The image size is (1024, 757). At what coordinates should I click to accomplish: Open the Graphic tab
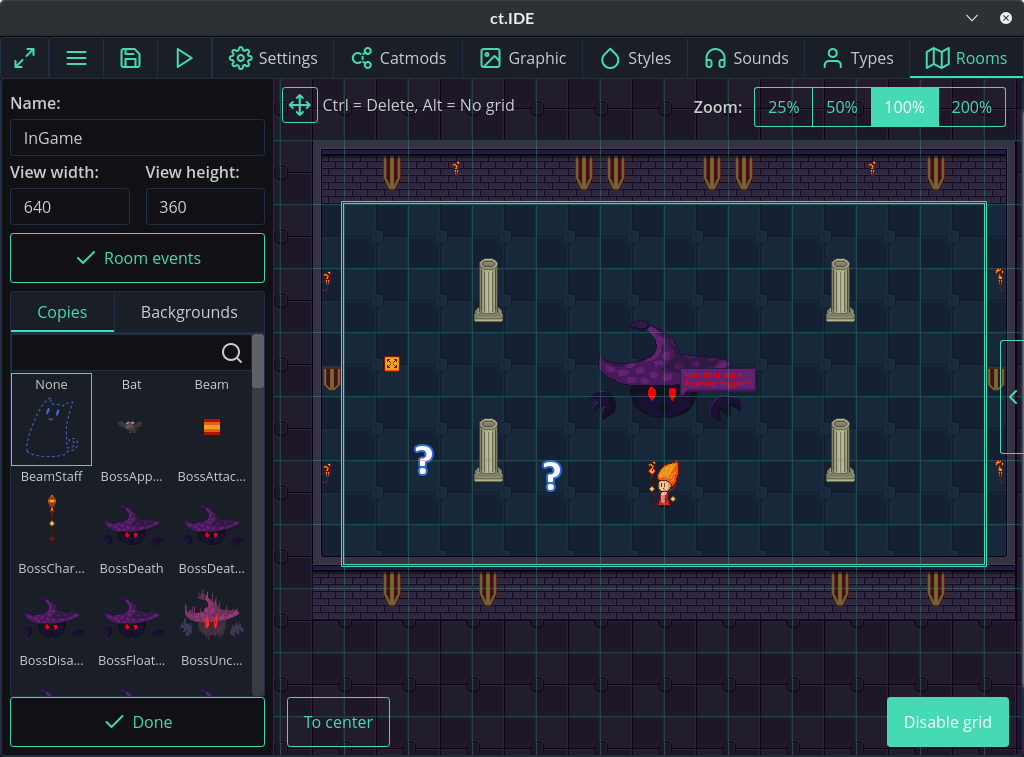tap(523, 58)
